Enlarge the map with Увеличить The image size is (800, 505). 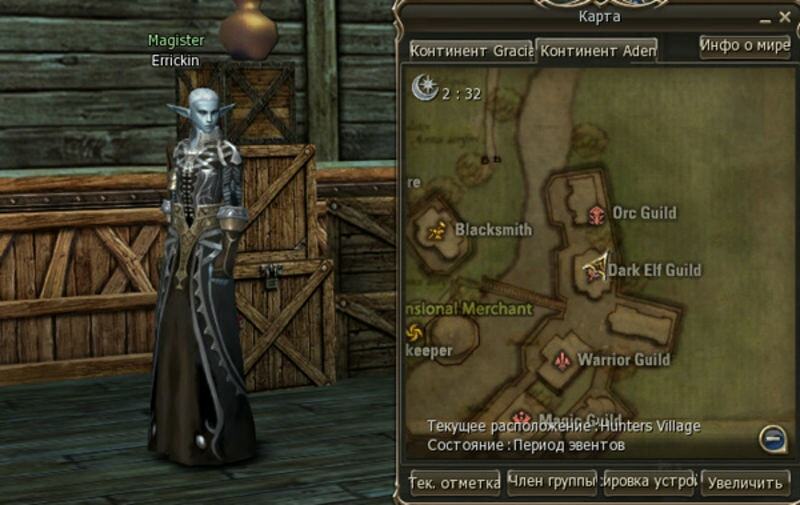[746, 483]
